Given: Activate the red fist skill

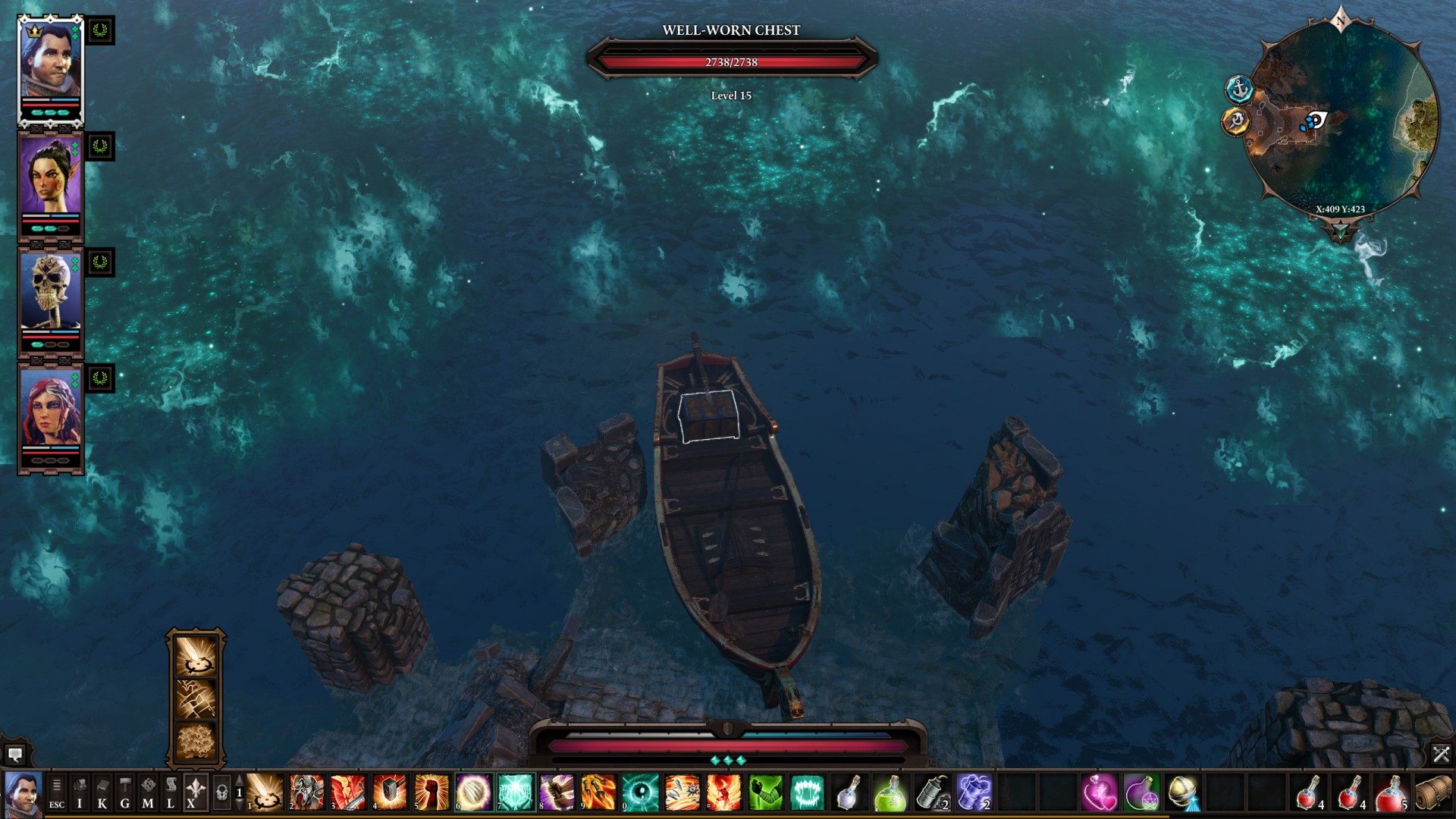Looking at the screenshot, I should pos(431,792).
